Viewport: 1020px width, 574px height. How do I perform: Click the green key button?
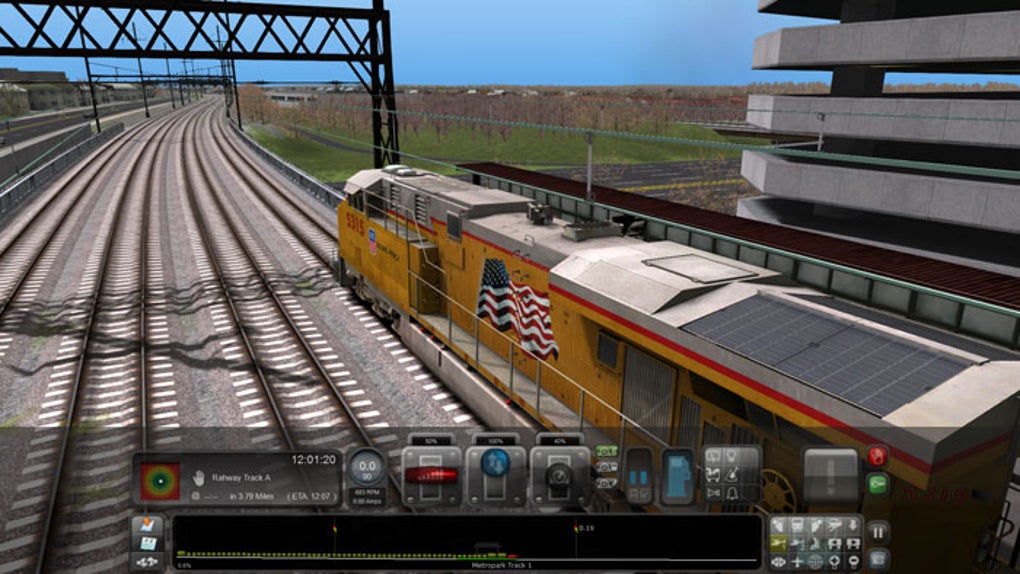(877, 485)
